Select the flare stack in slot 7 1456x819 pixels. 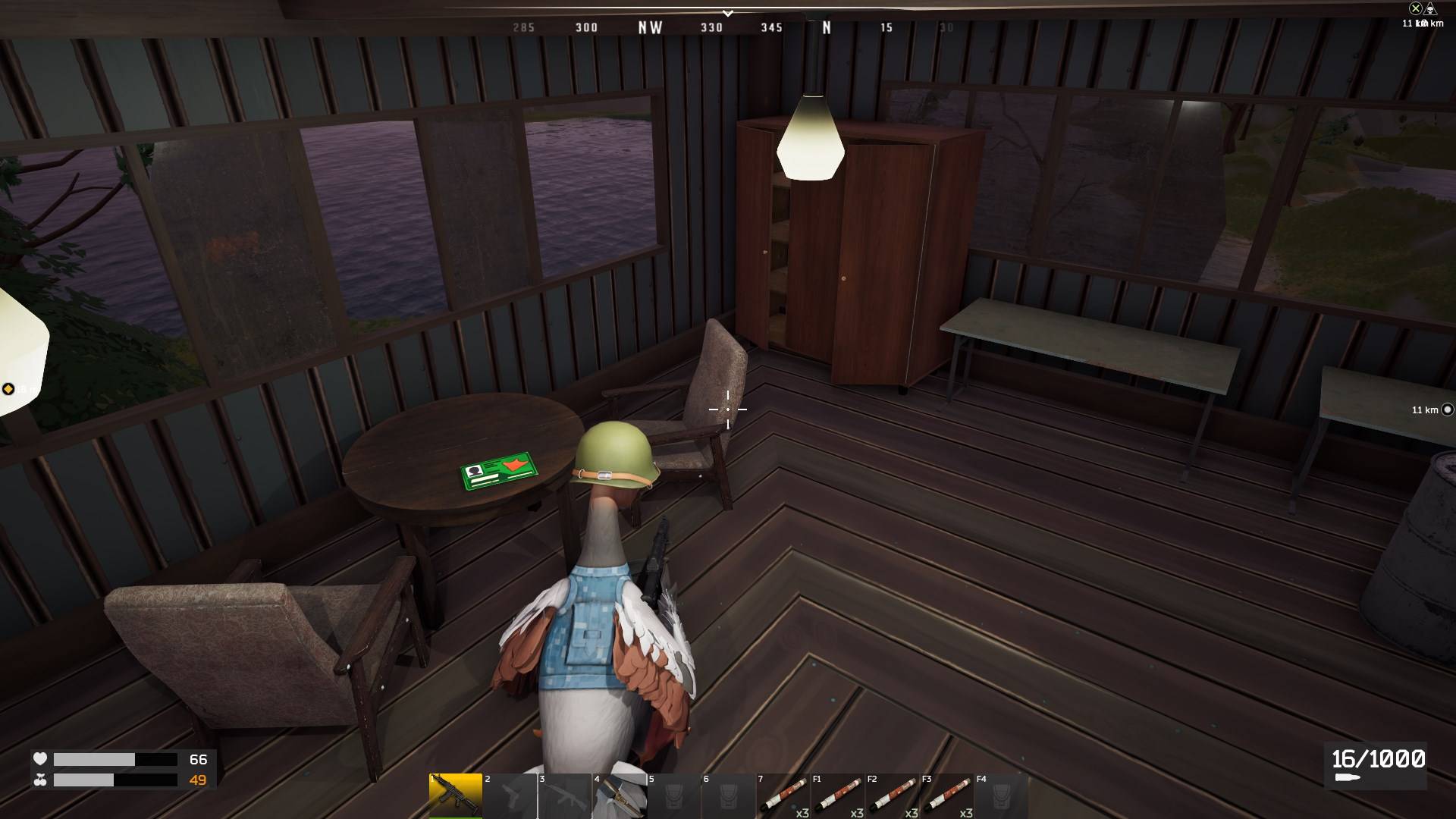[x=783, y=795]
